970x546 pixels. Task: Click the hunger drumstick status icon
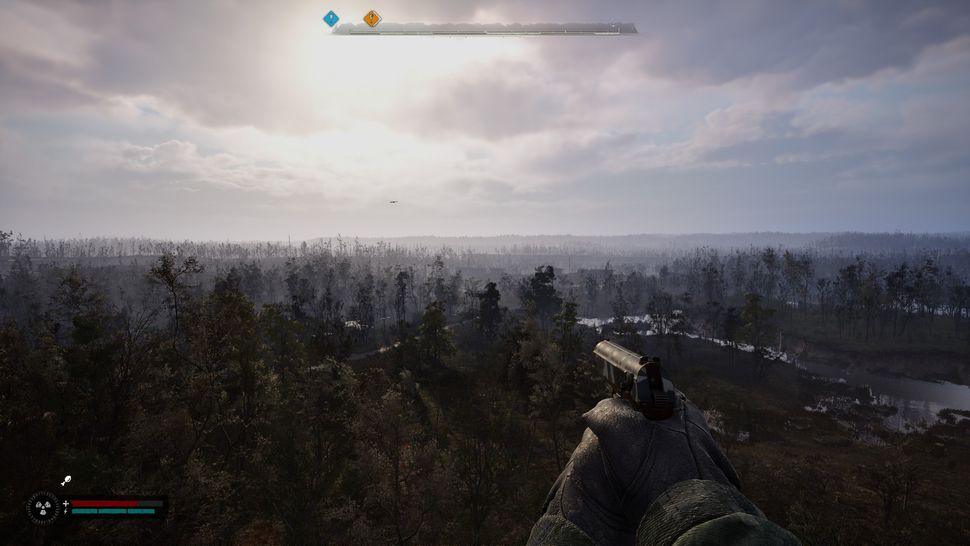pyautogui.click(x=66, y=482)
